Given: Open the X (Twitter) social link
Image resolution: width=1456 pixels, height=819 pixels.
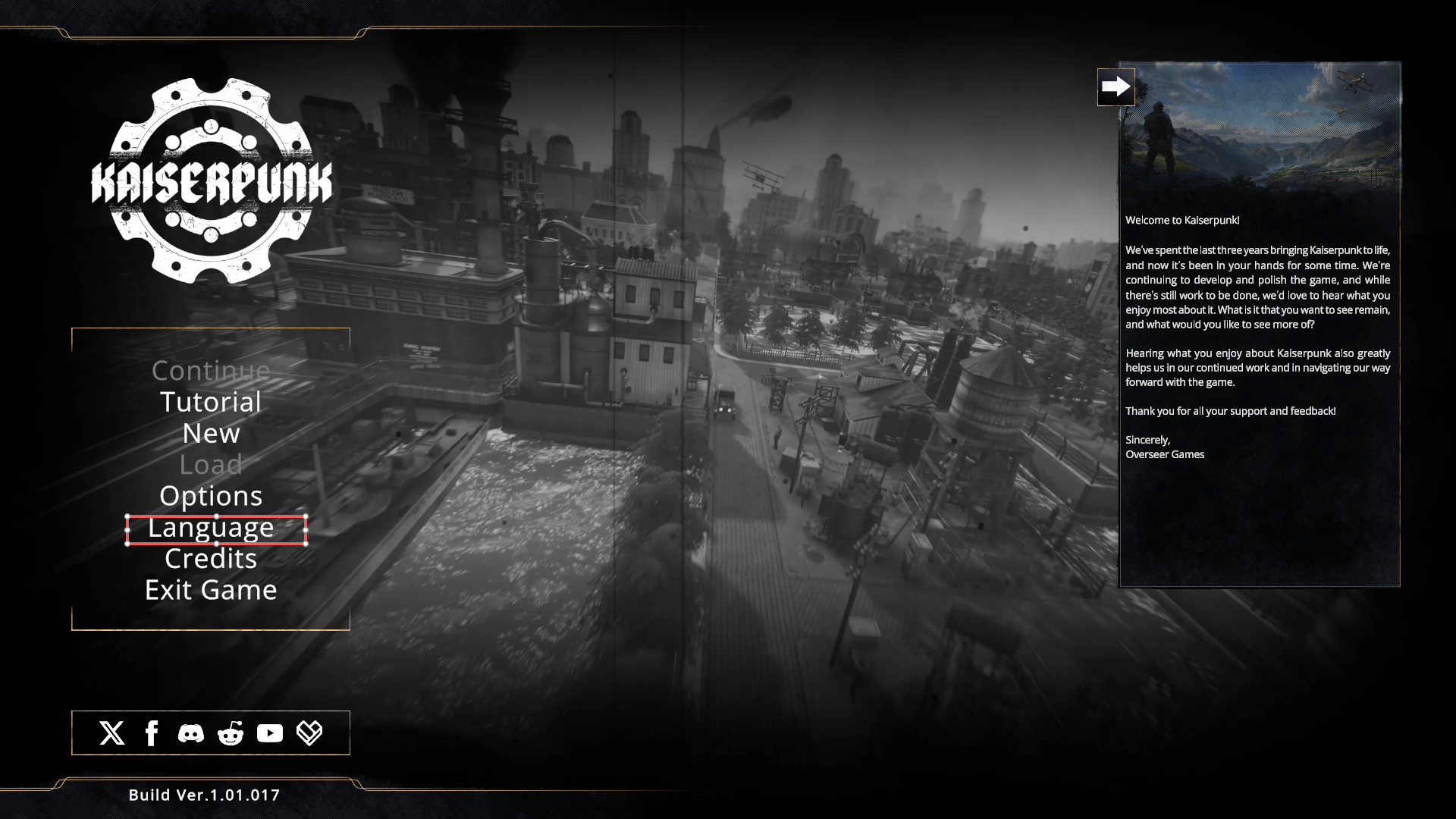Looking at the screenshot, I should click(112, 733).
